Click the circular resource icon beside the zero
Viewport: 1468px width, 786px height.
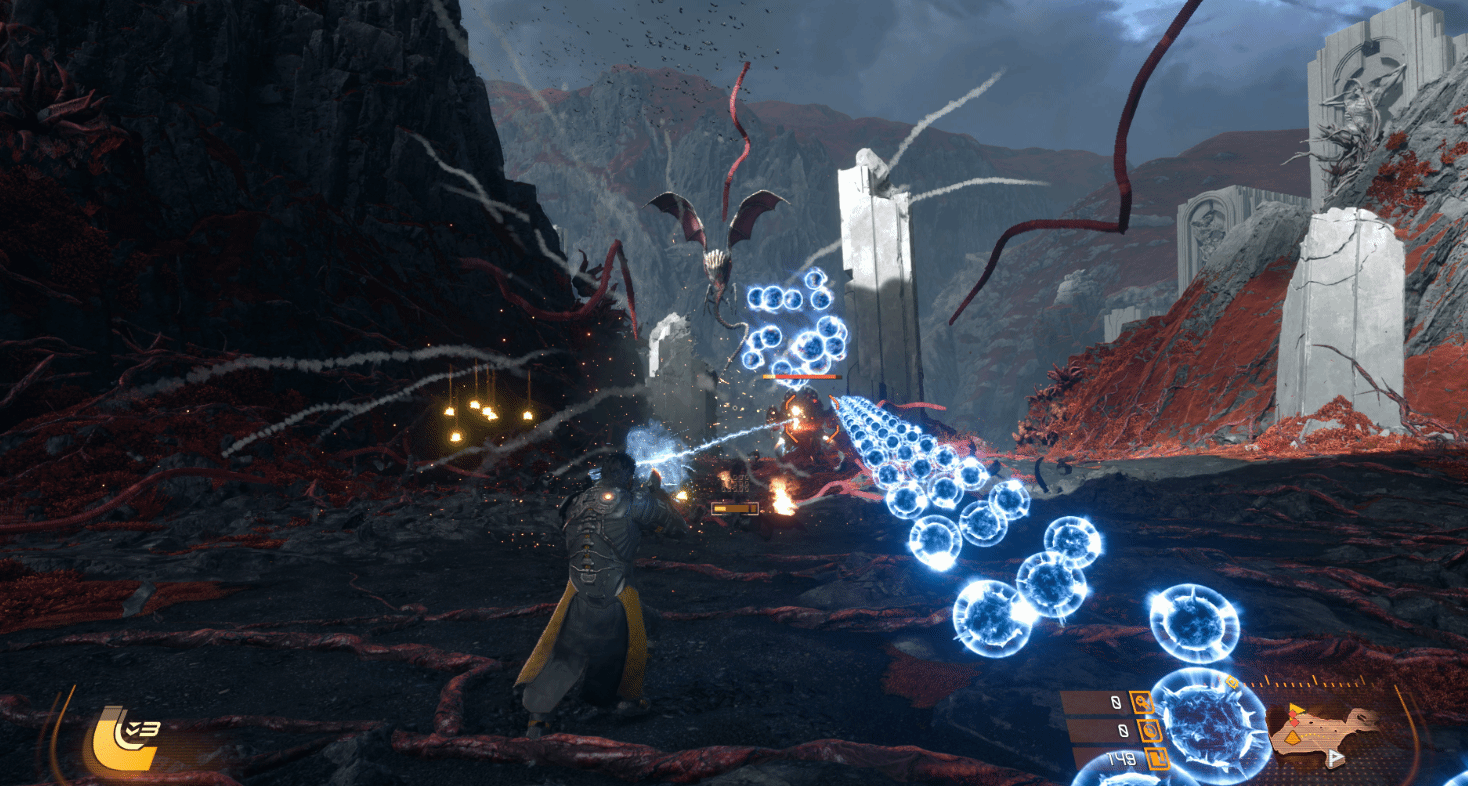coord(1146,730)
